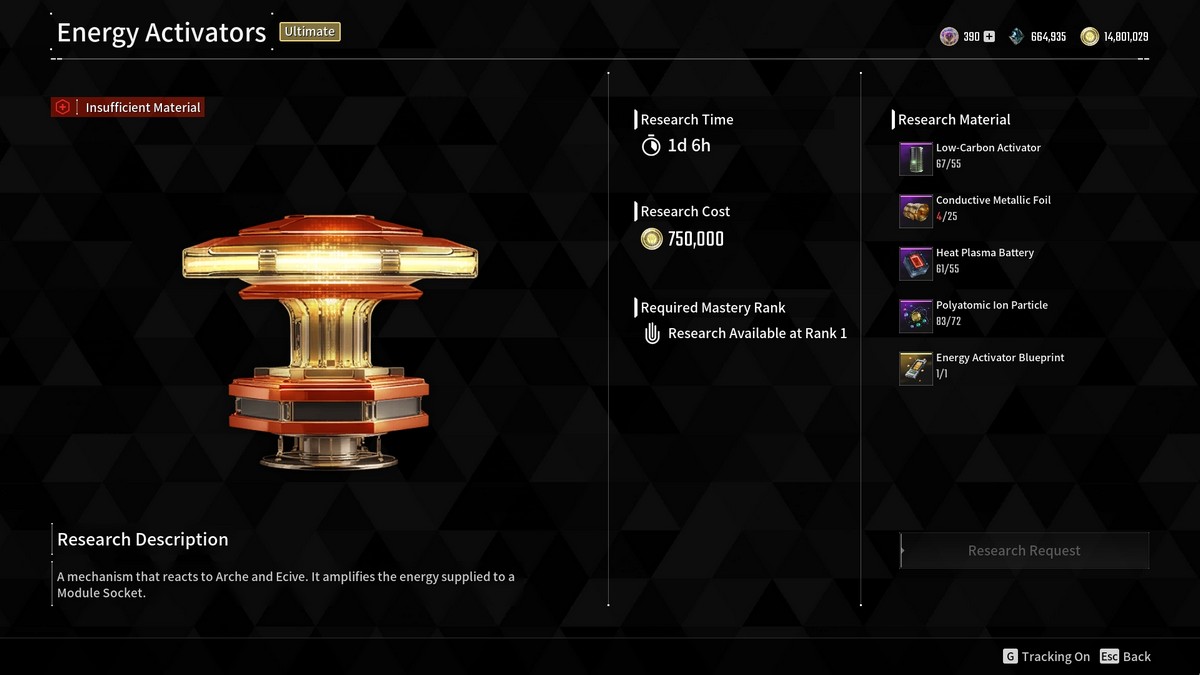Image resolution: width=1200 pixels, height=675 pixels.
Task: Choose the Heat Plasma Battery material
Action: coord(916,264)
